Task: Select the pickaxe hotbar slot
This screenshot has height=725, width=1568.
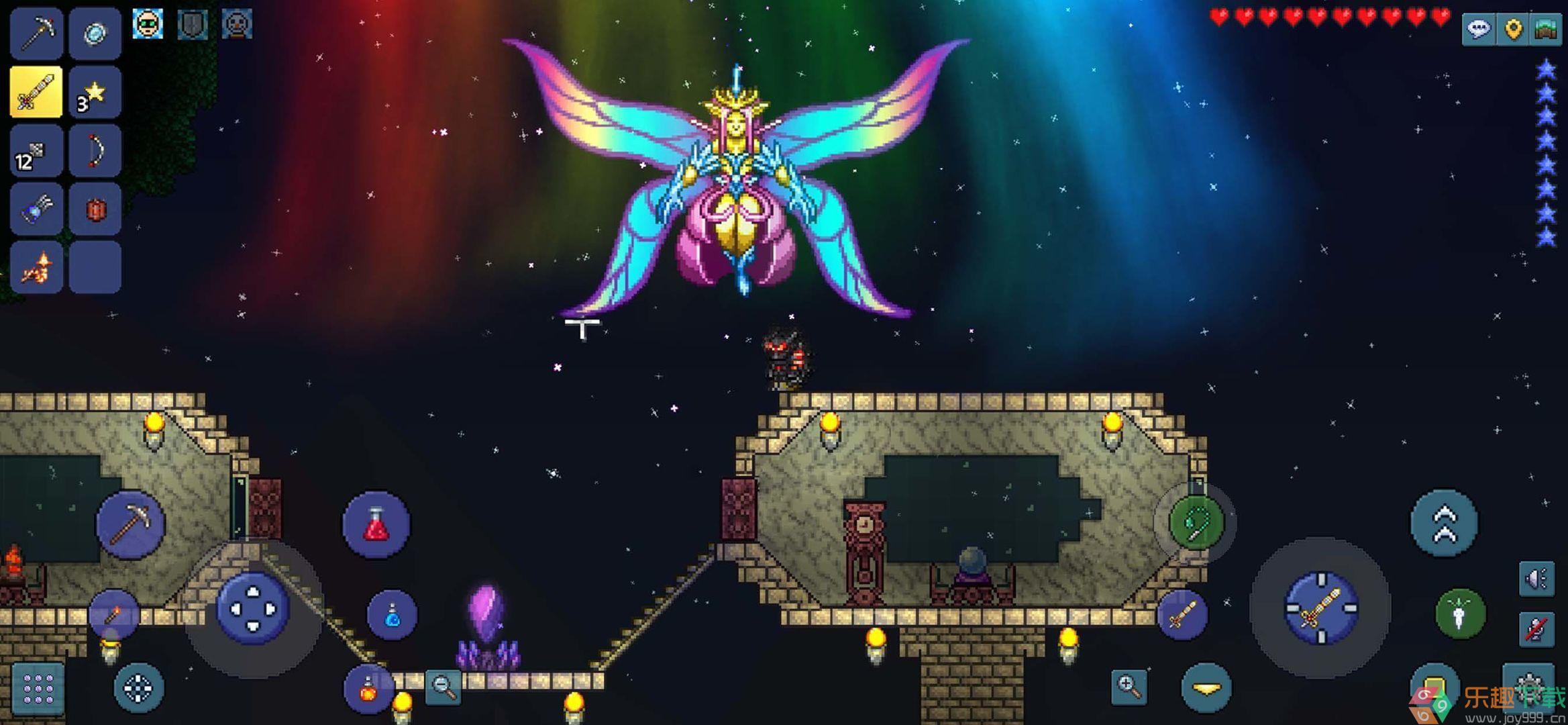Action: [x=37, y=33]
